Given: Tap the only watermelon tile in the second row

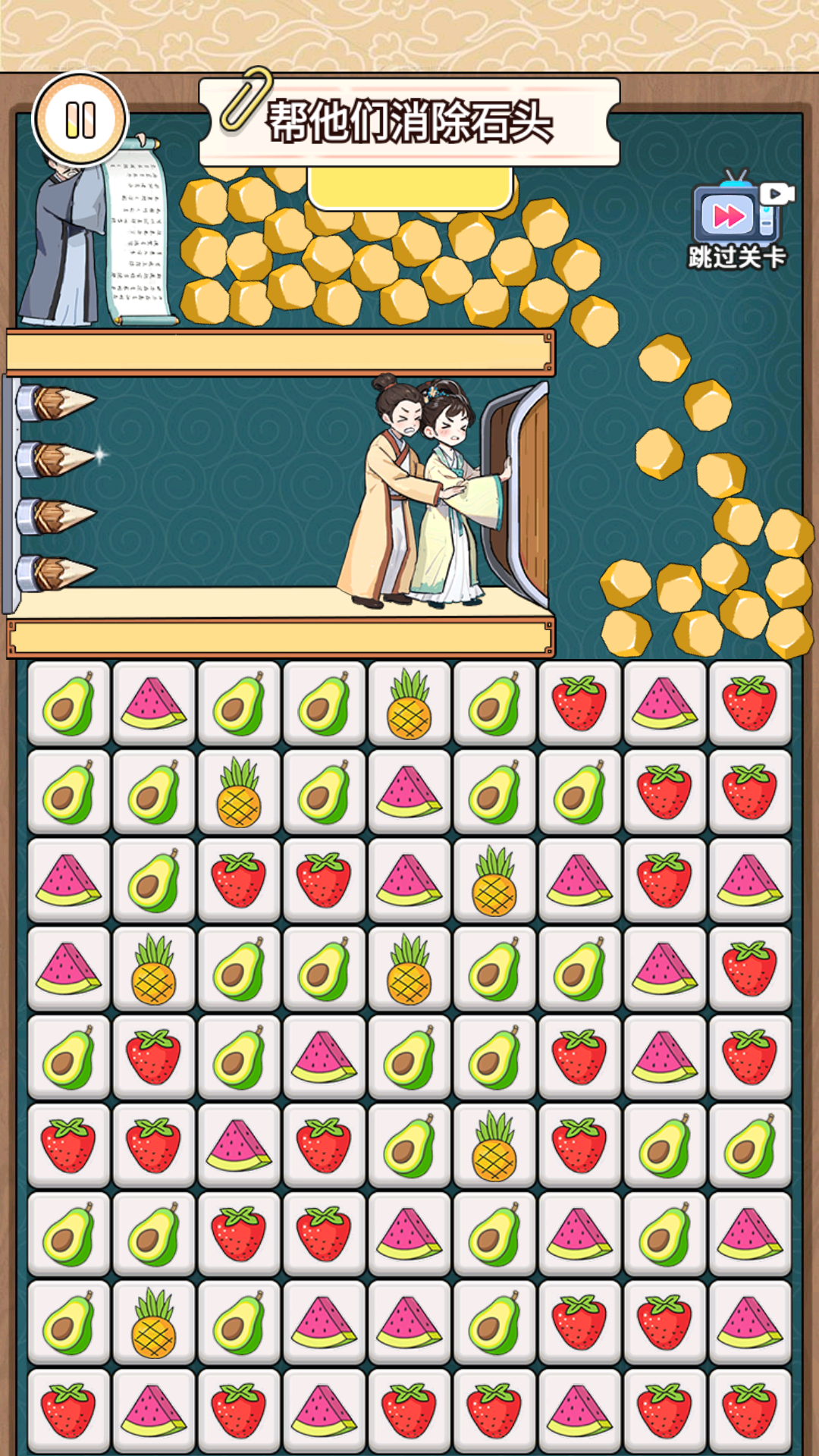Looking at the screenshot, I should coord(409,792).
